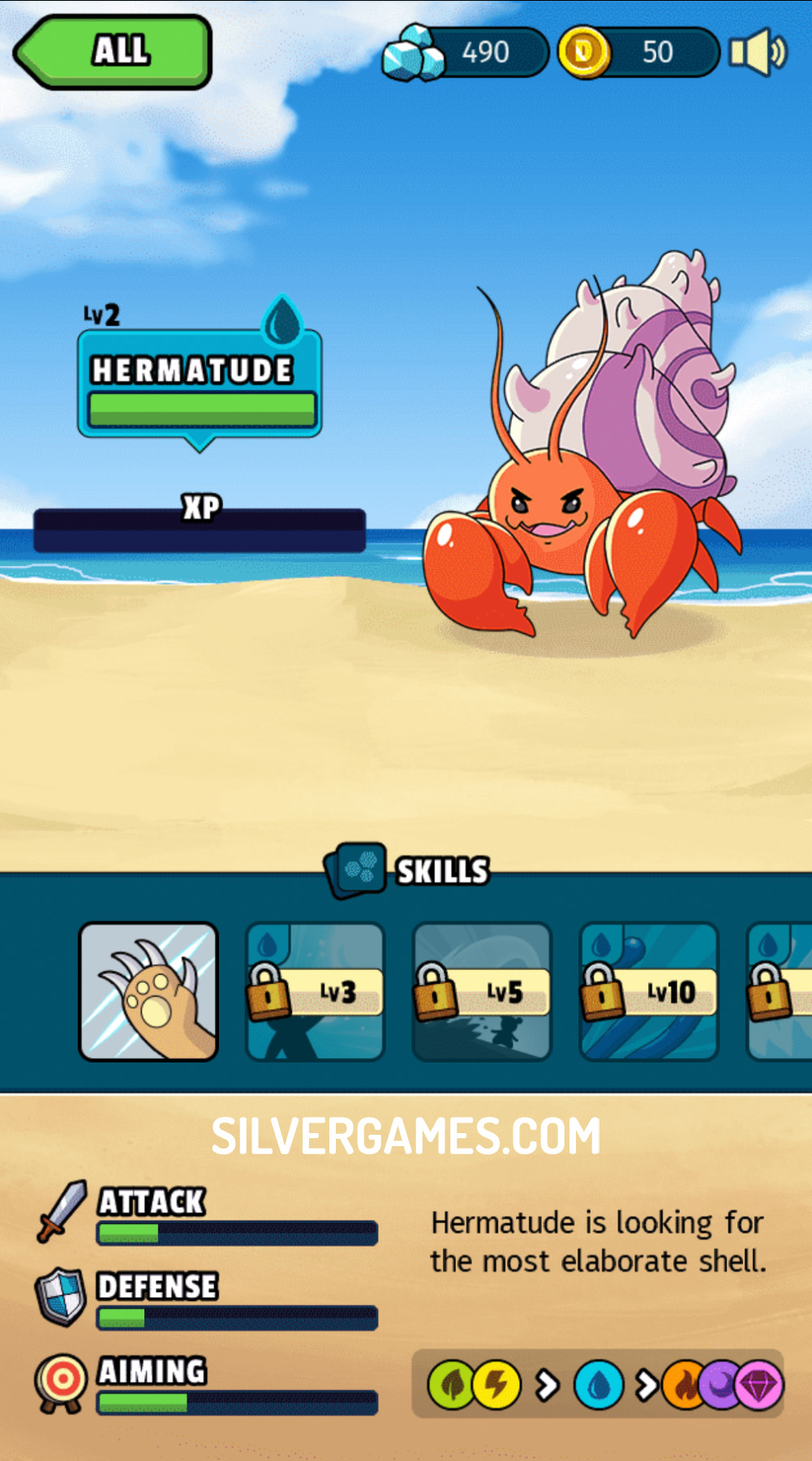
Task: Click the blue water element icon
Action: click(x=599, y=1385)
